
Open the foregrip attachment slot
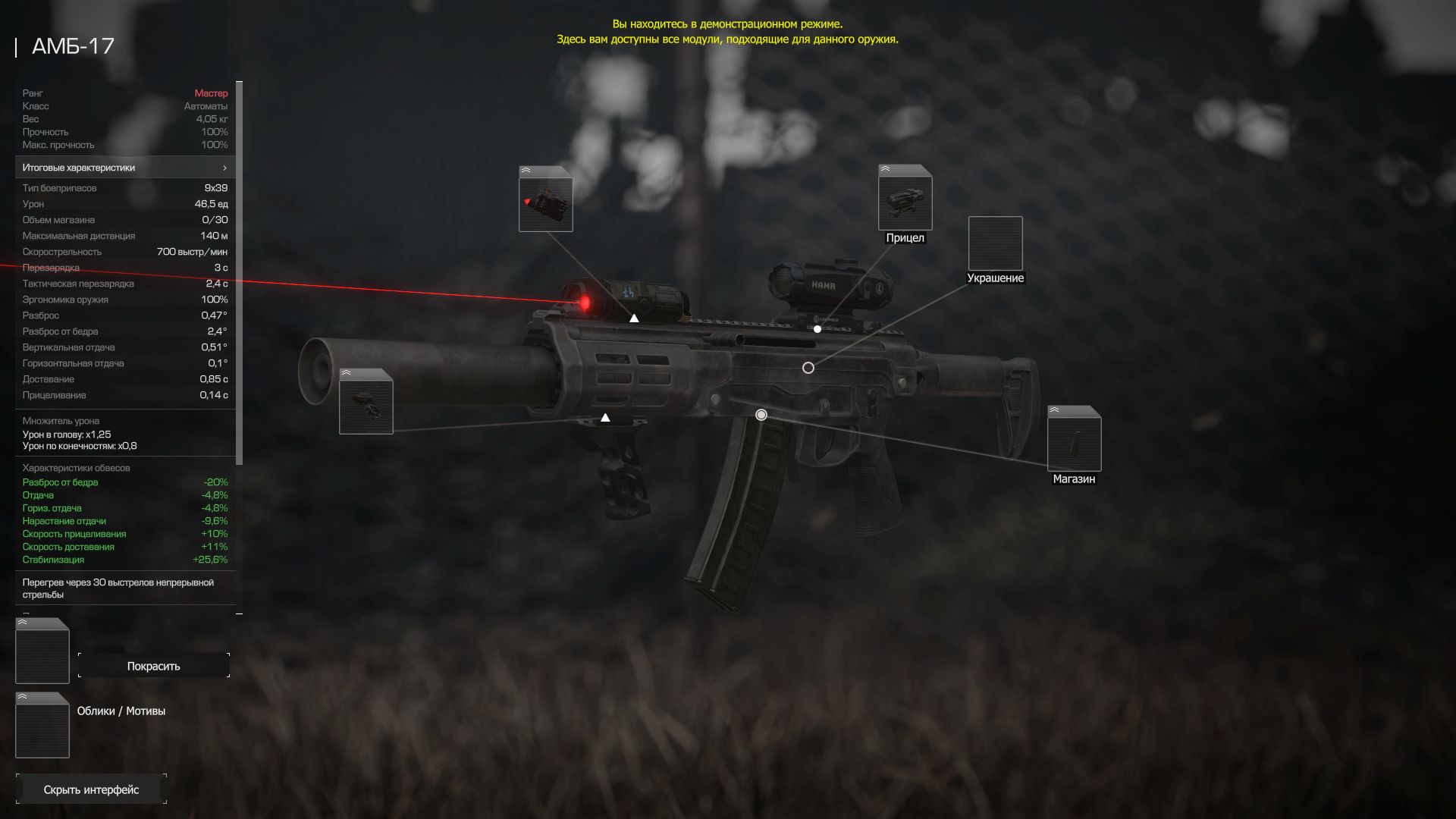click(366, 402)
